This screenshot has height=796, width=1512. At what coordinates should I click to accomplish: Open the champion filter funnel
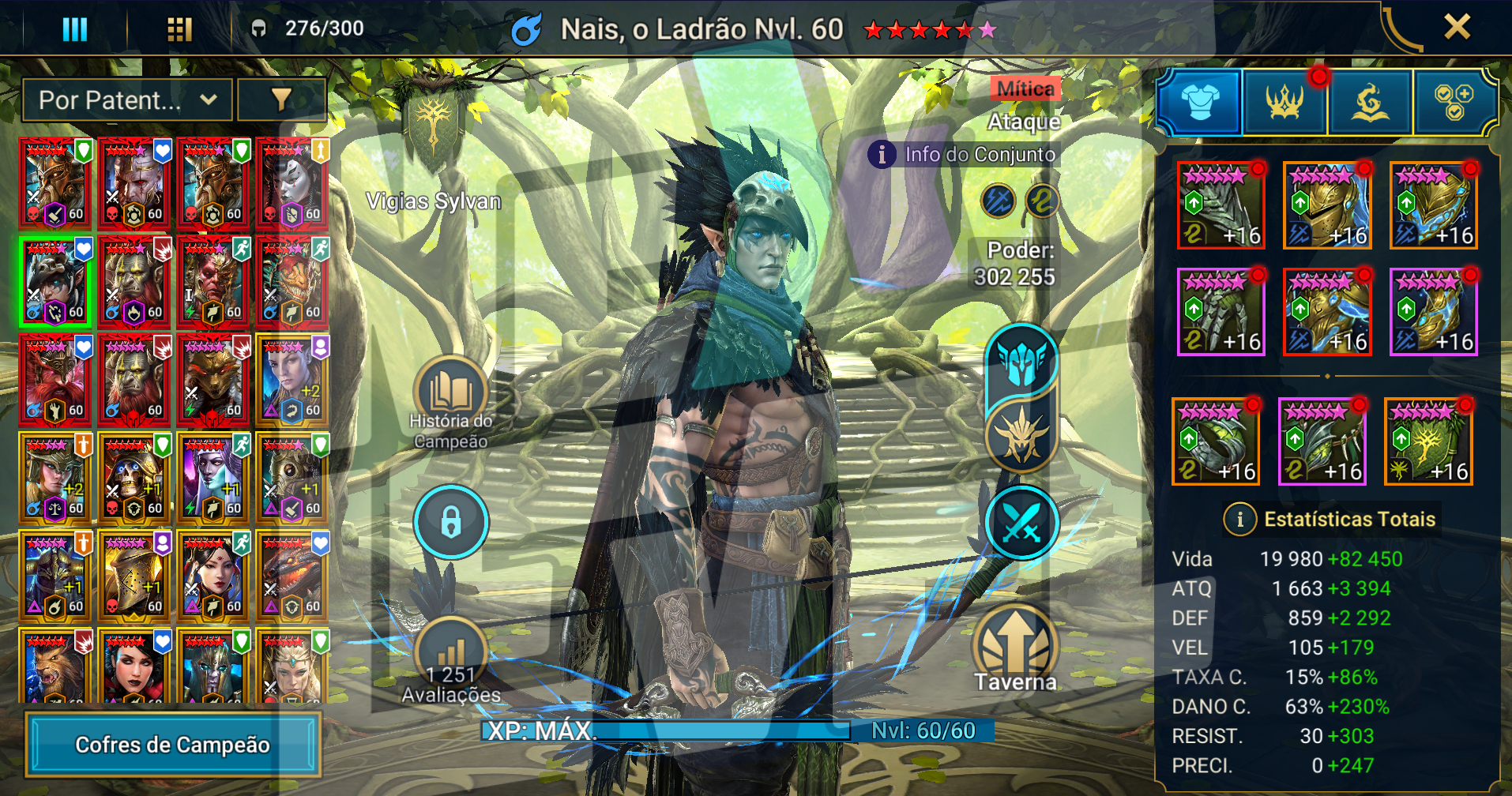coord(281,100)
